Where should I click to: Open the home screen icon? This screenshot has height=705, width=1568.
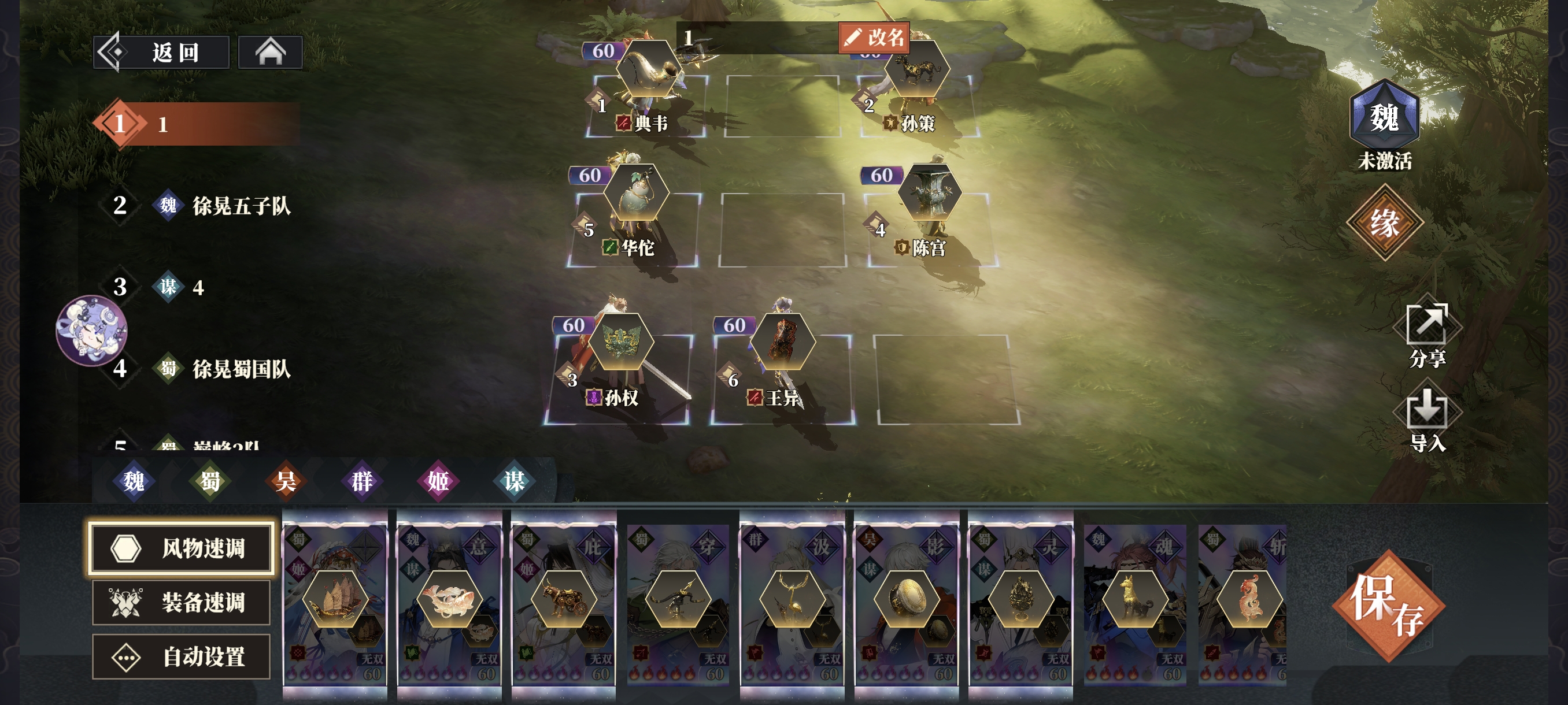tap(269, 53)
